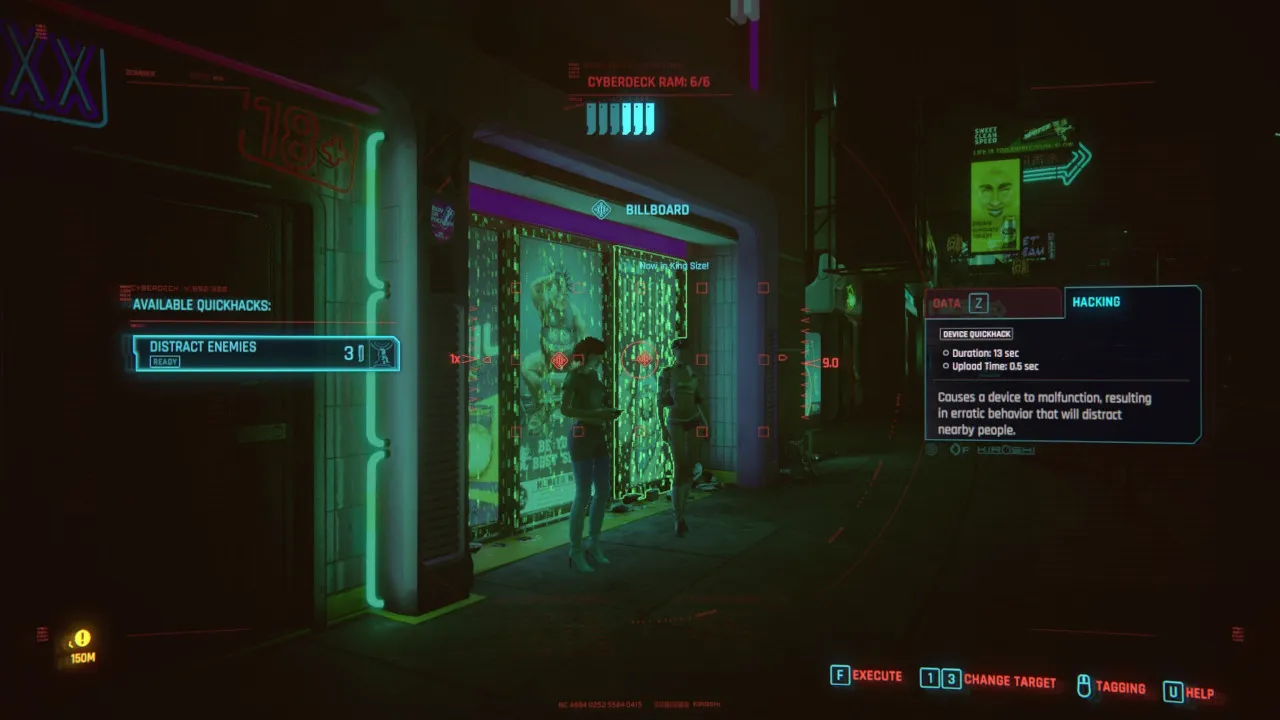Switch to the HACKING tab
The height and width of the screenshot is (720, 1280).
(x=1097, y=301)
